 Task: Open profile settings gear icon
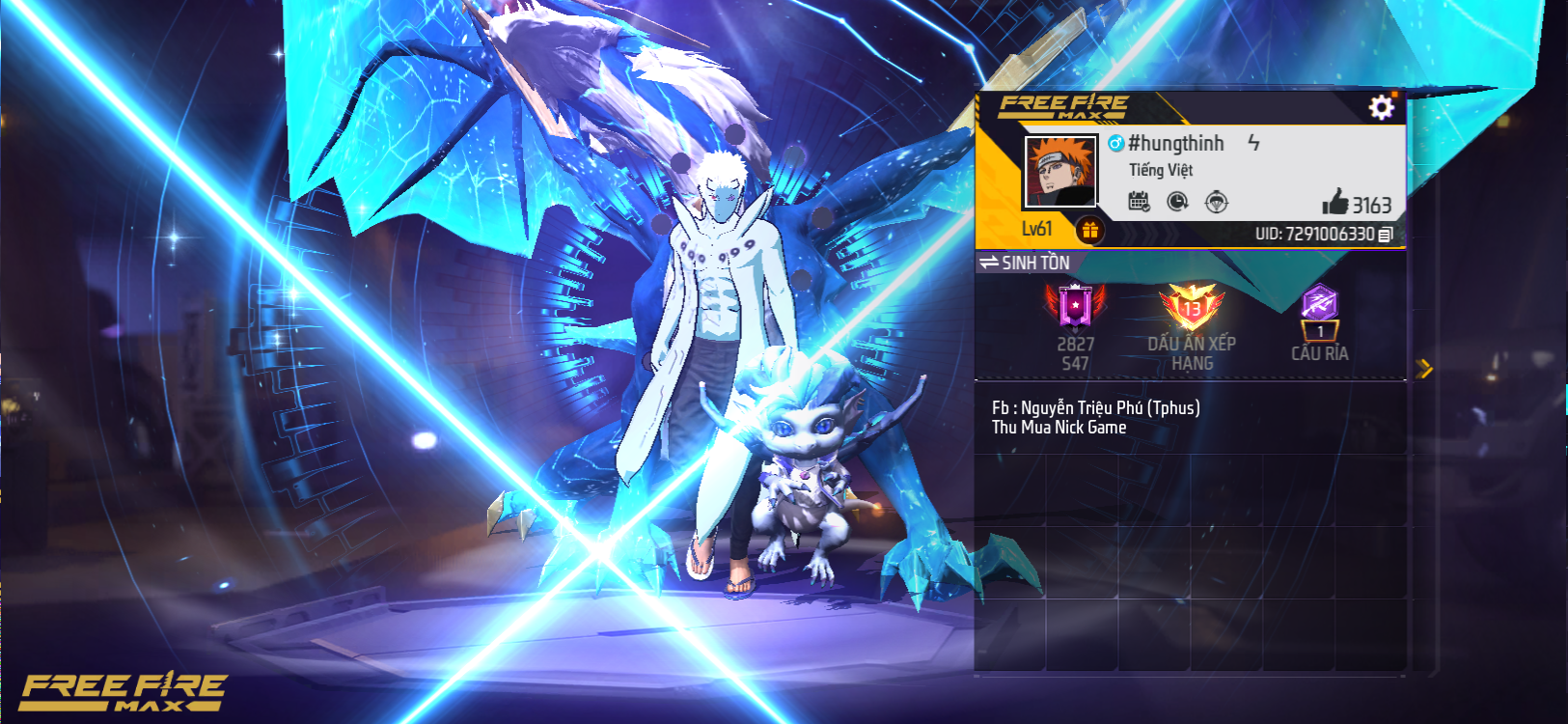1381,107
